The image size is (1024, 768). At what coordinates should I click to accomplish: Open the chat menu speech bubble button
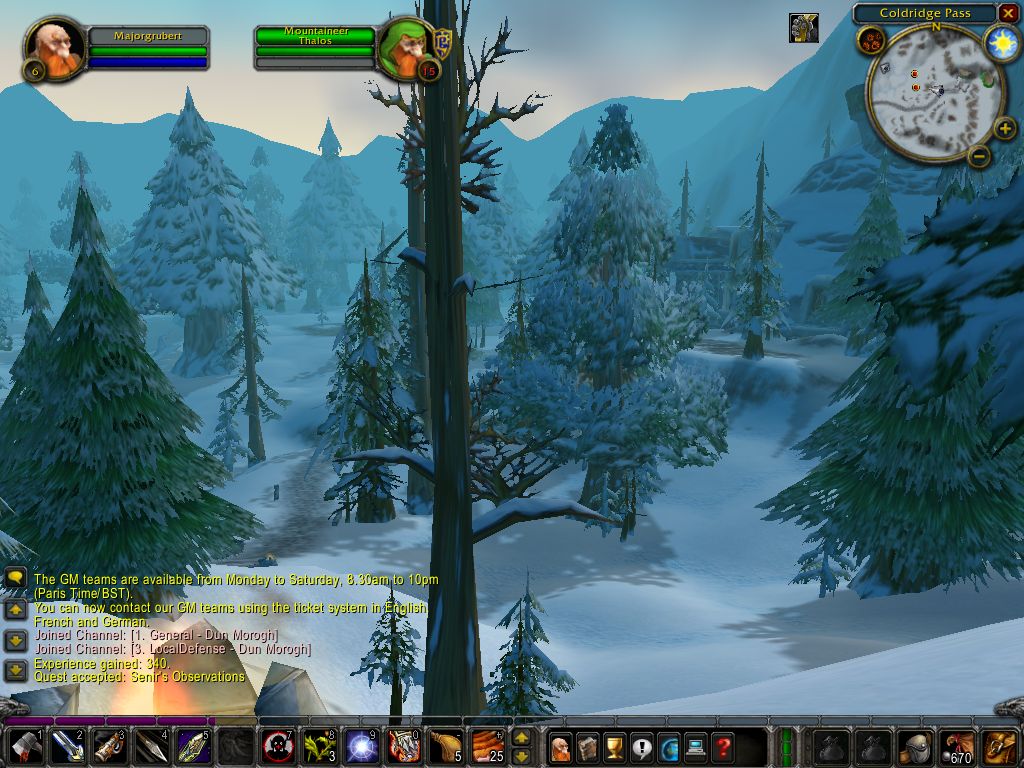[15, 578]
